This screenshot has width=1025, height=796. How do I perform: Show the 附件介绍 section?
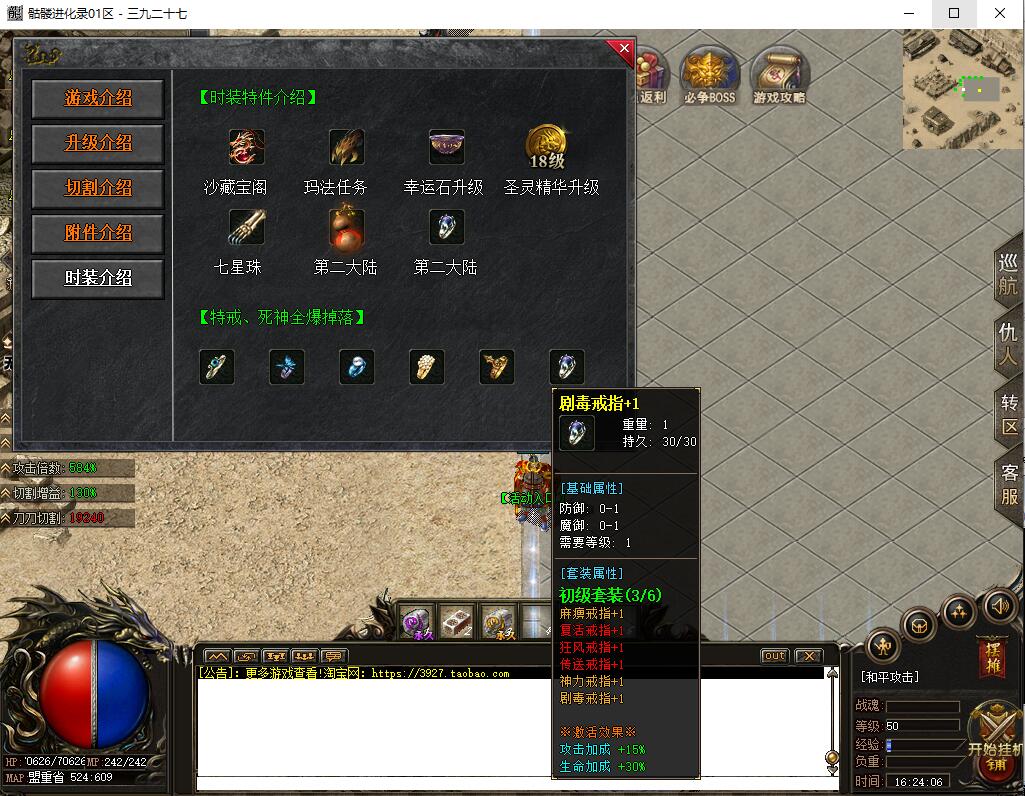point(98,233)
